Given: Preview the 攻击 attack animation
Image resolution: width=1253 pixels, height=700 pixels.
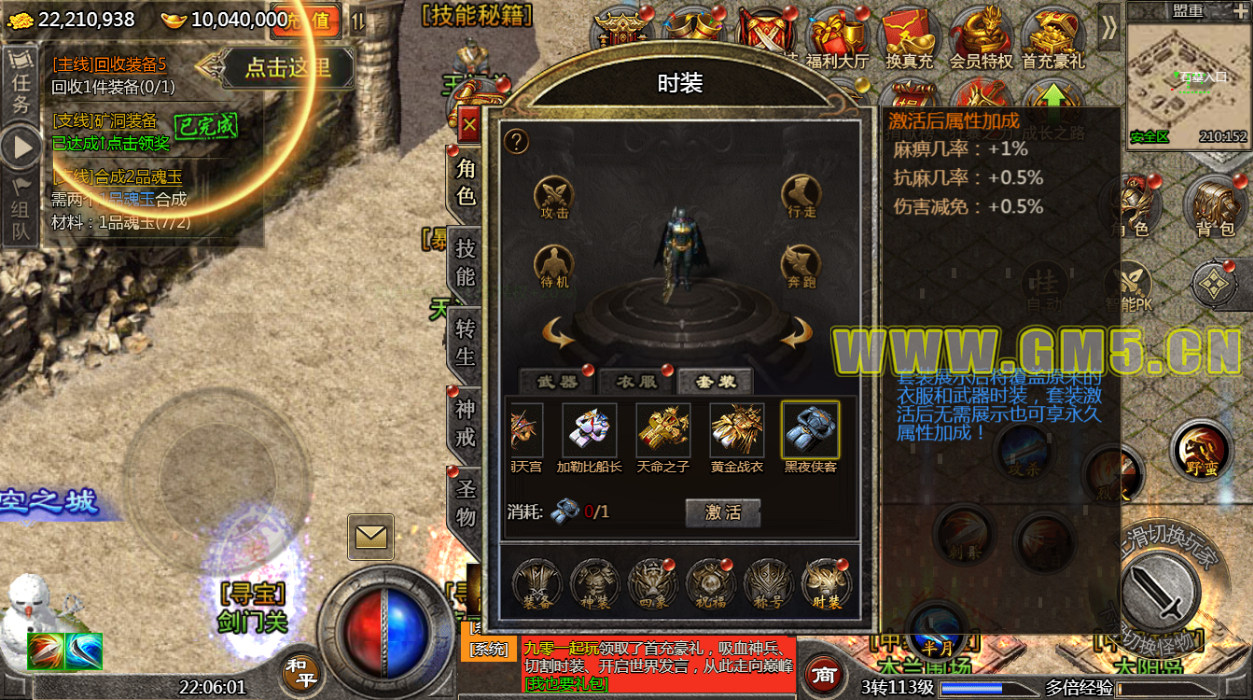Looking at the screenshot, I should pyautogui.click(x=554, y=196).
